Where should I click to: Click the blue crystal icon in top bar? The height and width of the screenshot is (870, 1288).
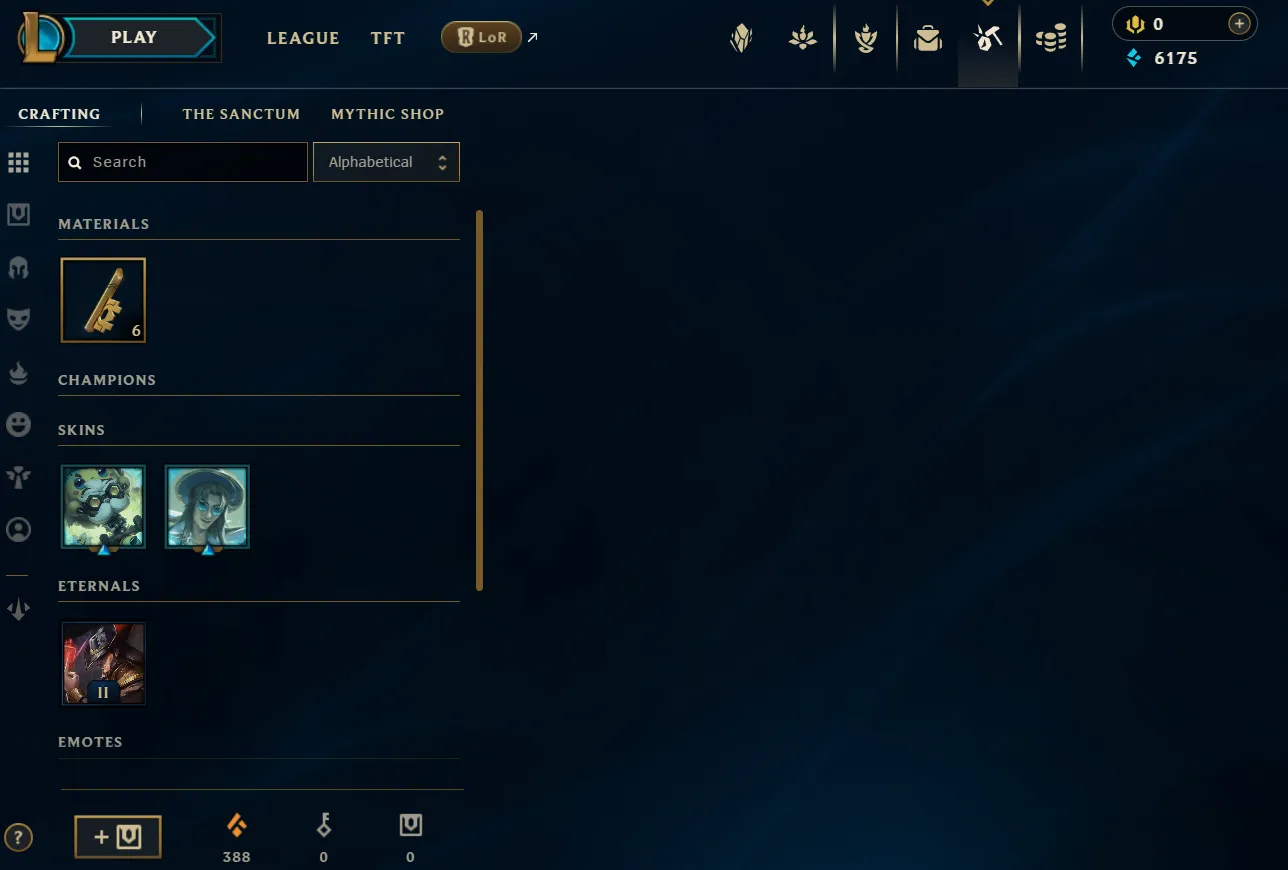(x=1133, y=58)
